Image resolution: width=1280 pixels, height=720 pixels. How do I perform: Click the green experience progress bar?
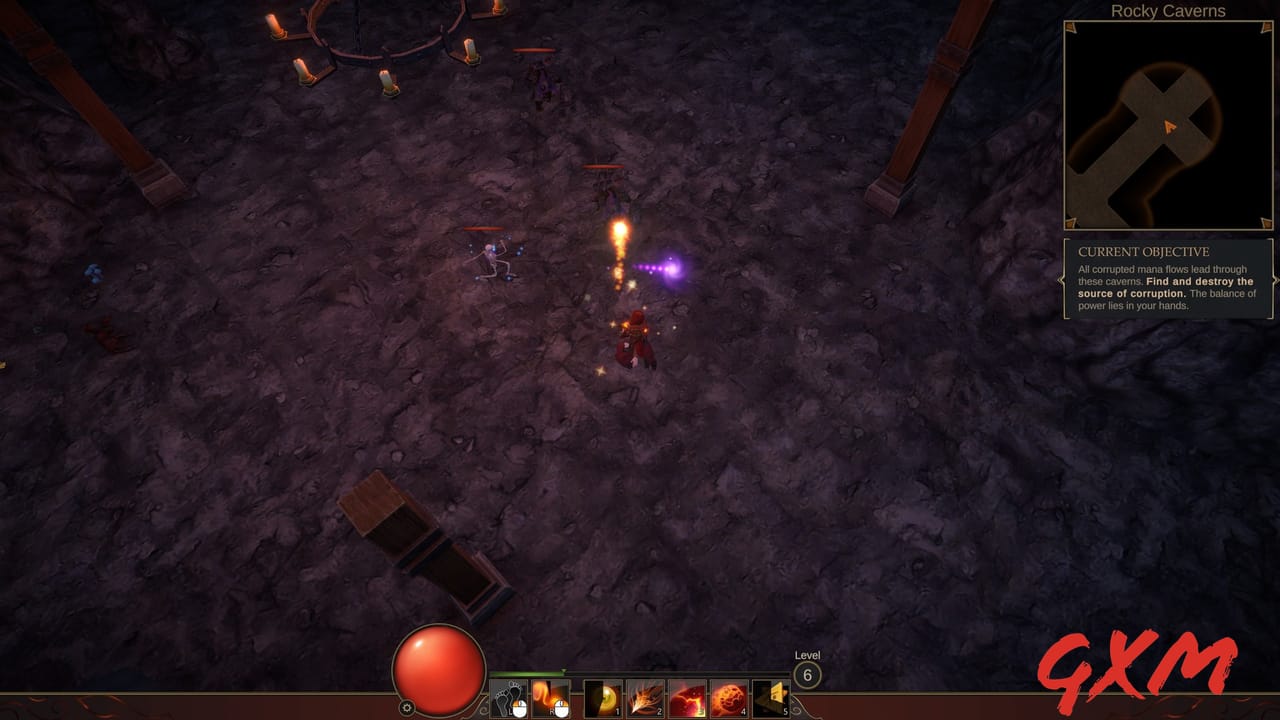pyautogui.click(x=527, y=674)
